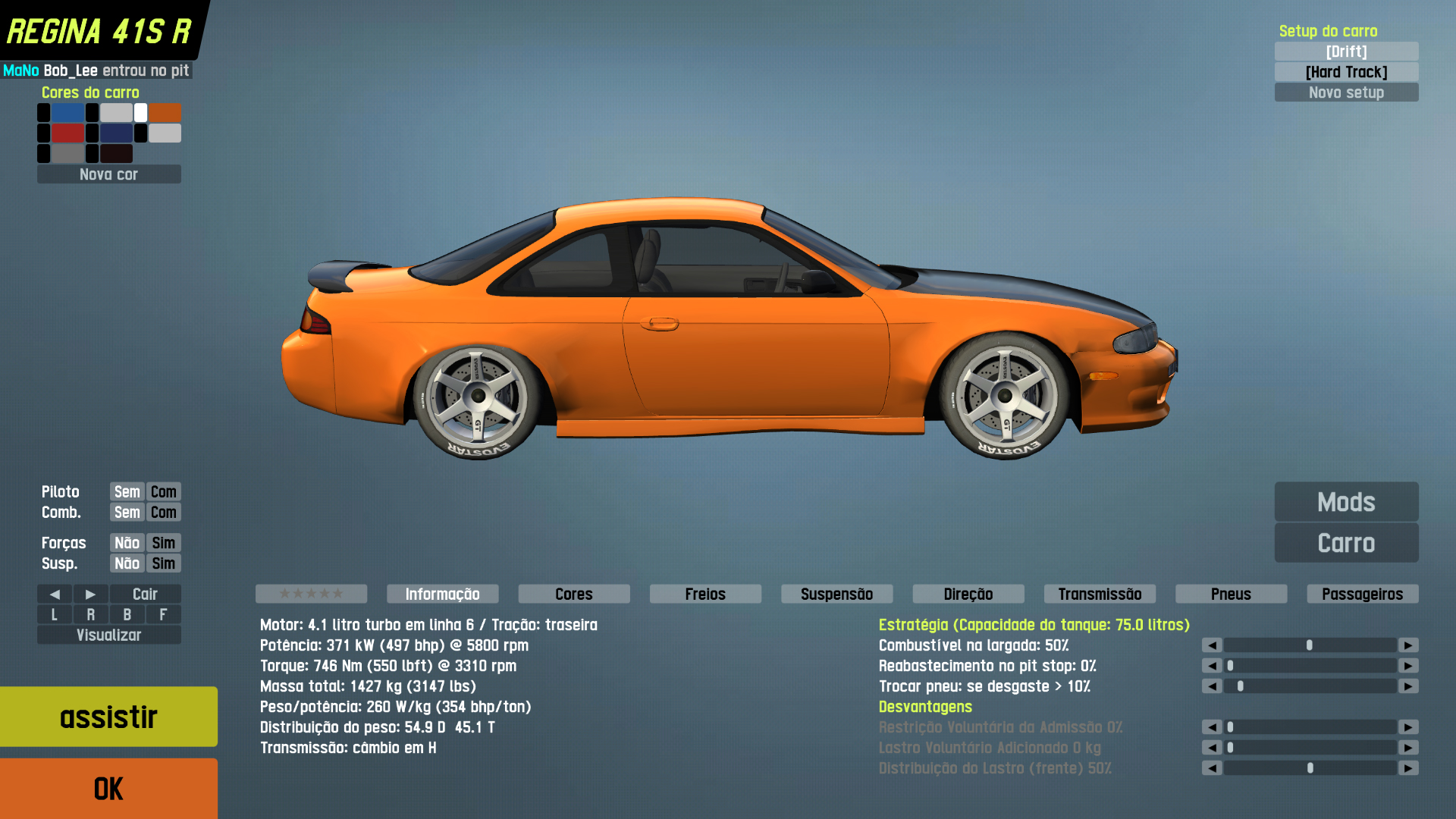Add a Nova cor colour

[x=108, y=174]
